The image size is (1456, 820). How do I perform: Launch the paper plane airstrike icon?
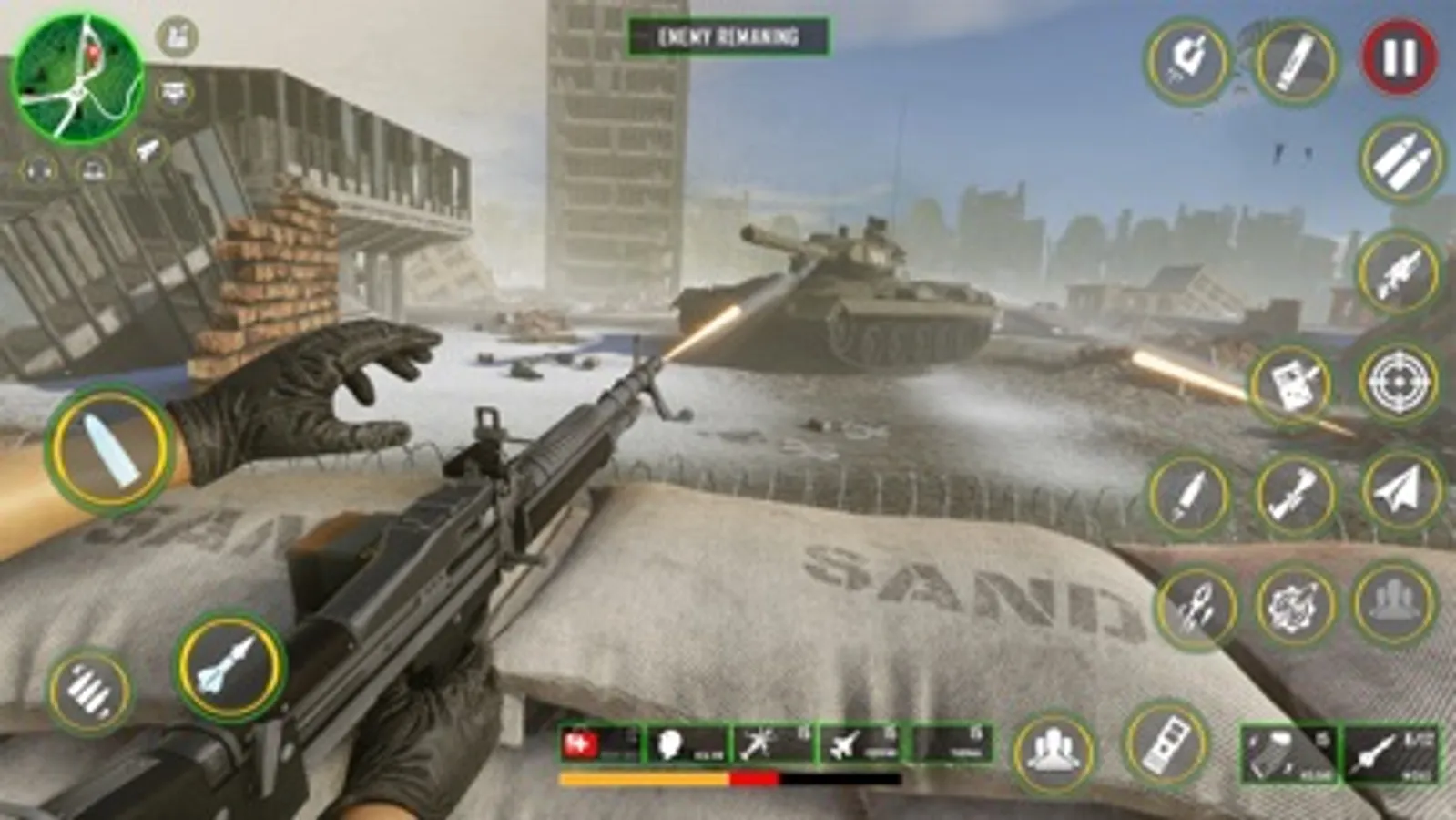tap(1398, 490)
